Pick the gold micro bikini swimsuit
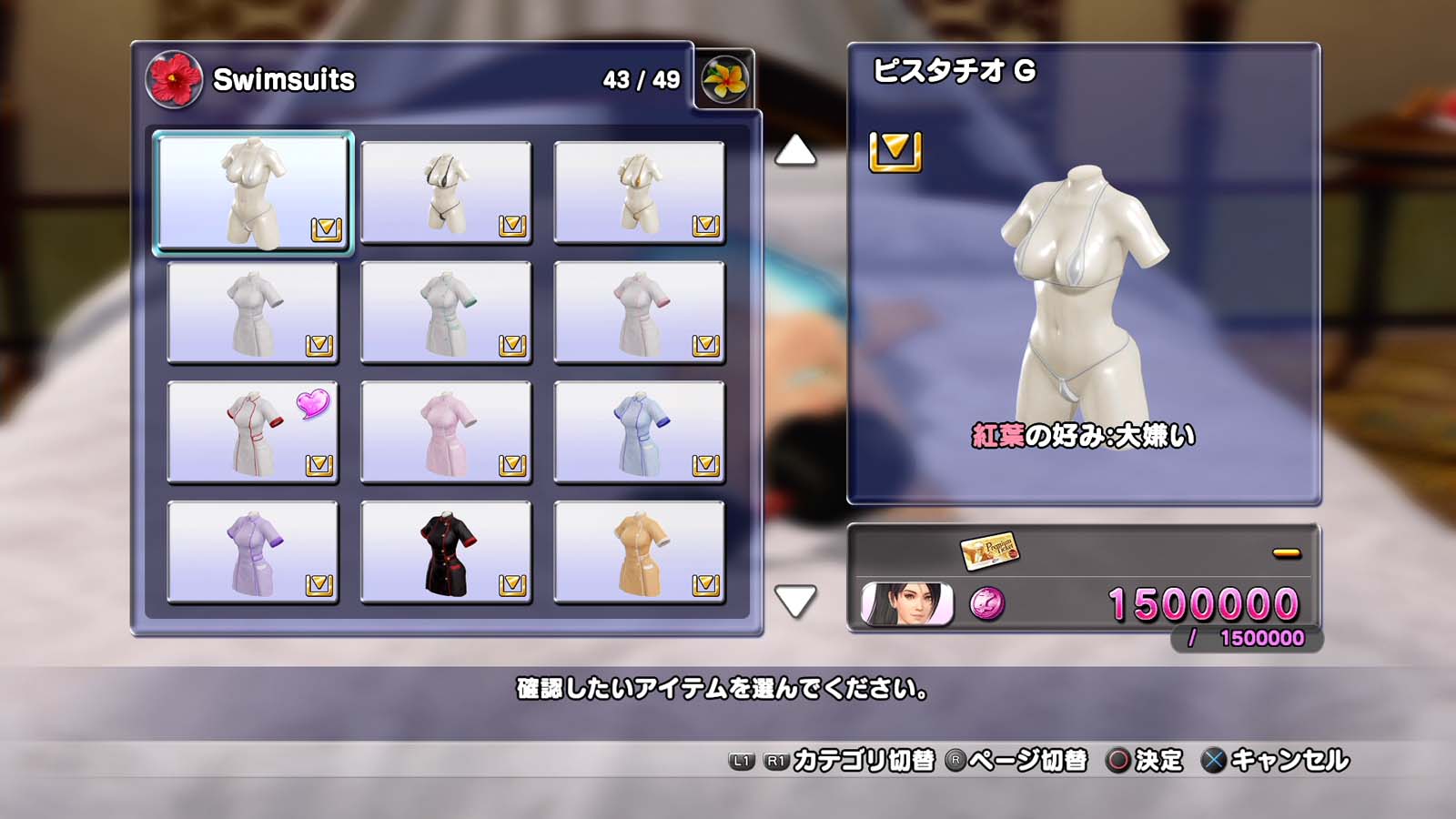The width and height of the screenshot is (1456, 819). pyautogui.click(x=639, y=193)
